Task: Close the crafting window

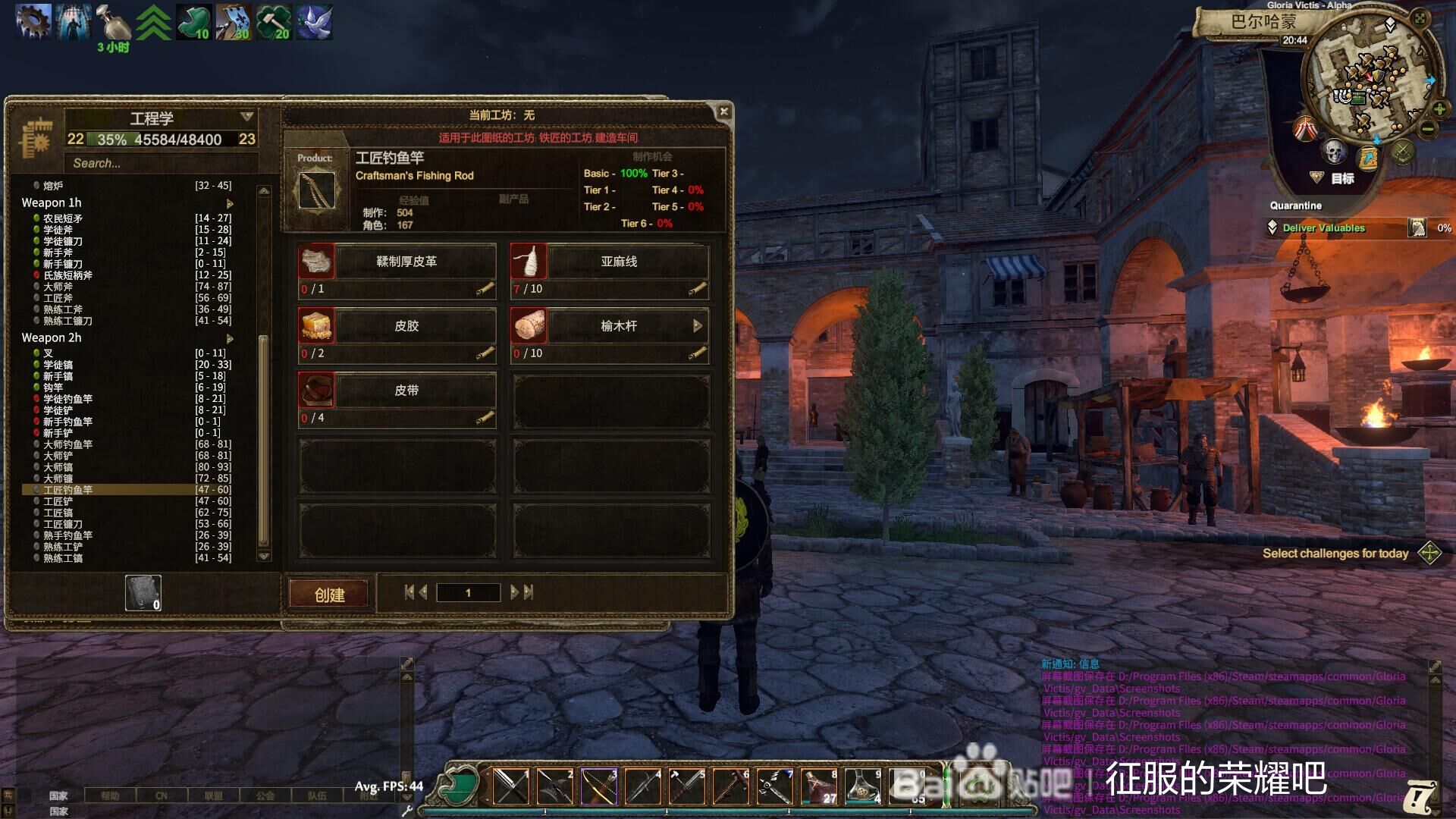Action: [x=723, y=111]
